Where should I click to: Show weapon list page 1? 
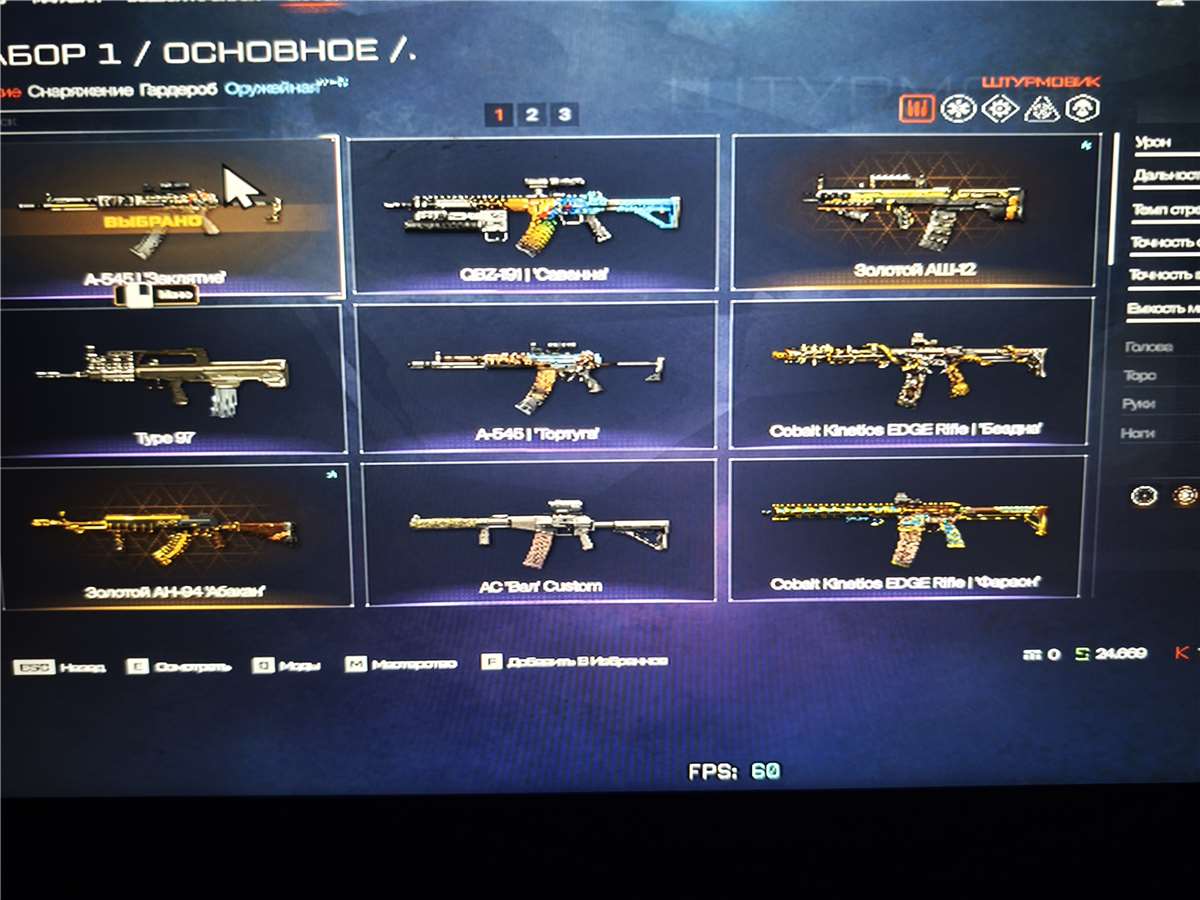(499, 115)
